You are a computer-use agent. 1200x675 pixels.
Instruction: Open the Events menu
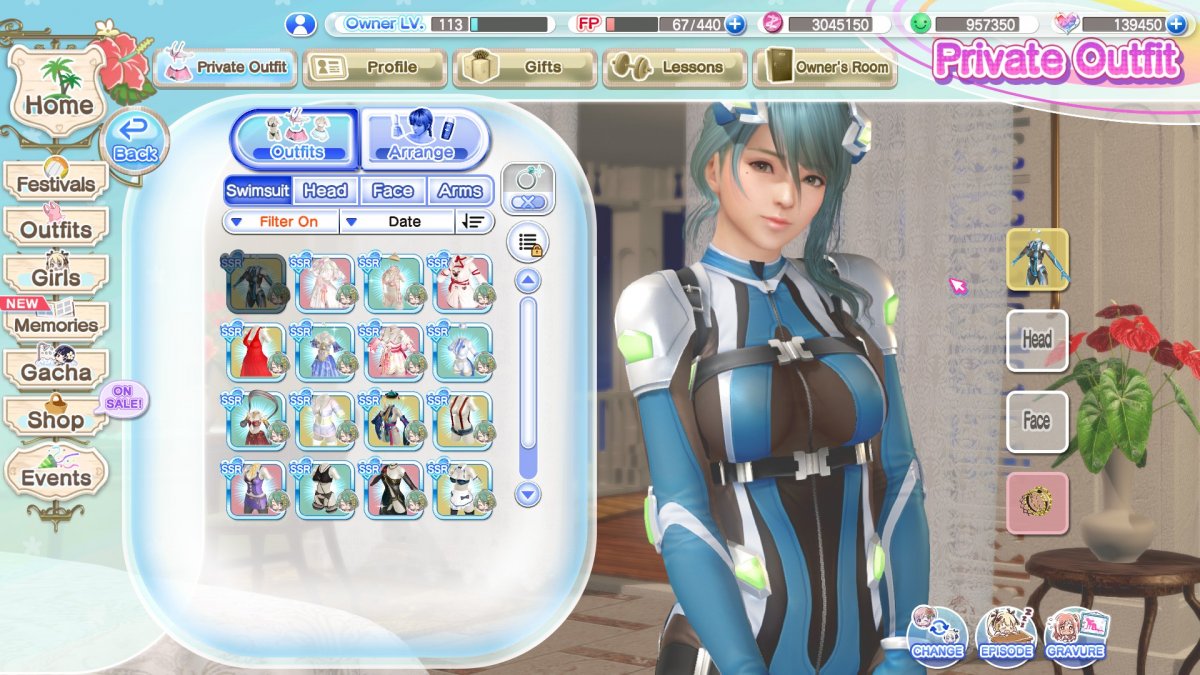(x=56, y=477)
